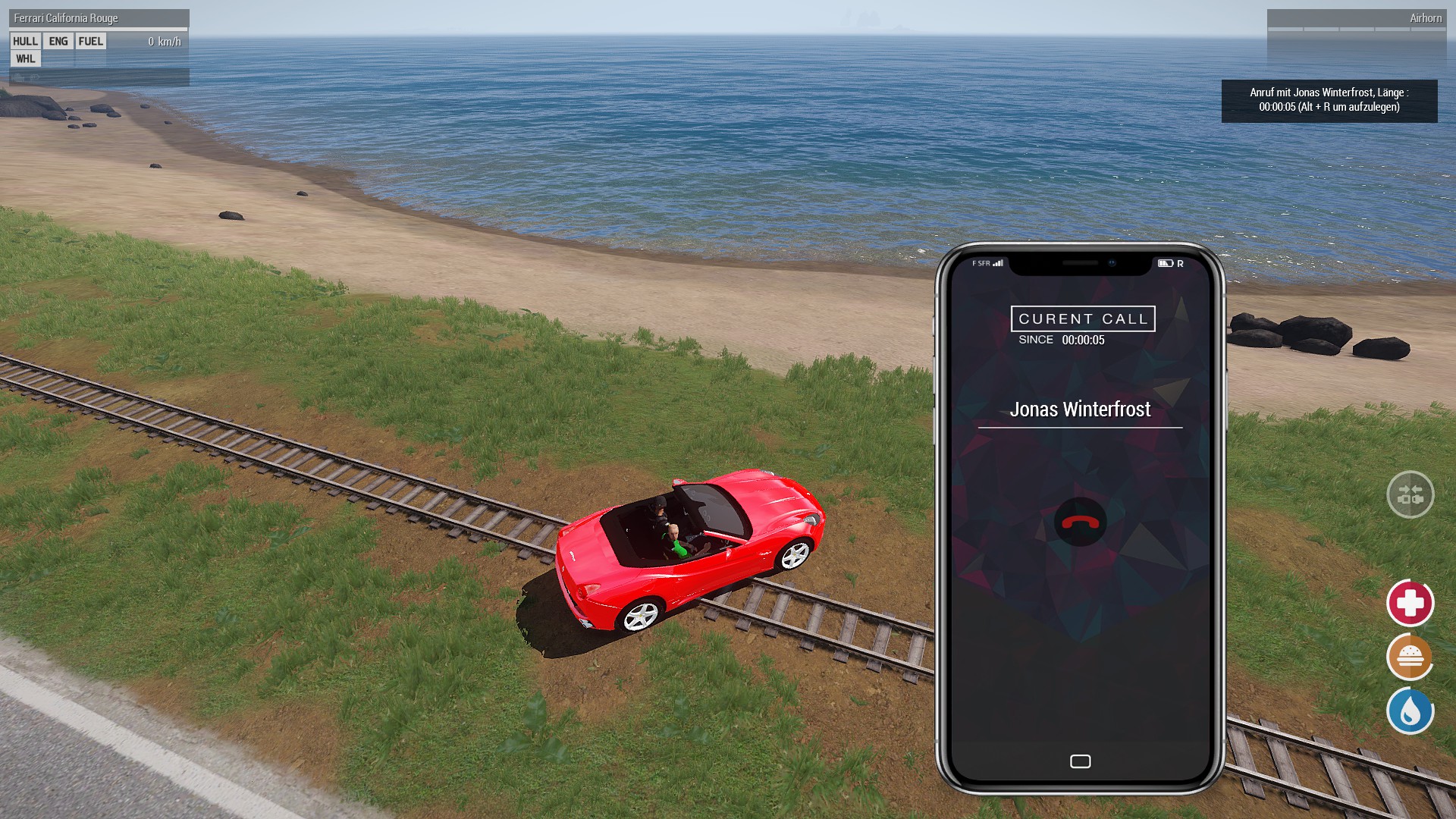Screen dimensions: 1456x819
Task: Click the water drop thirst icon
Action: 1410,711
